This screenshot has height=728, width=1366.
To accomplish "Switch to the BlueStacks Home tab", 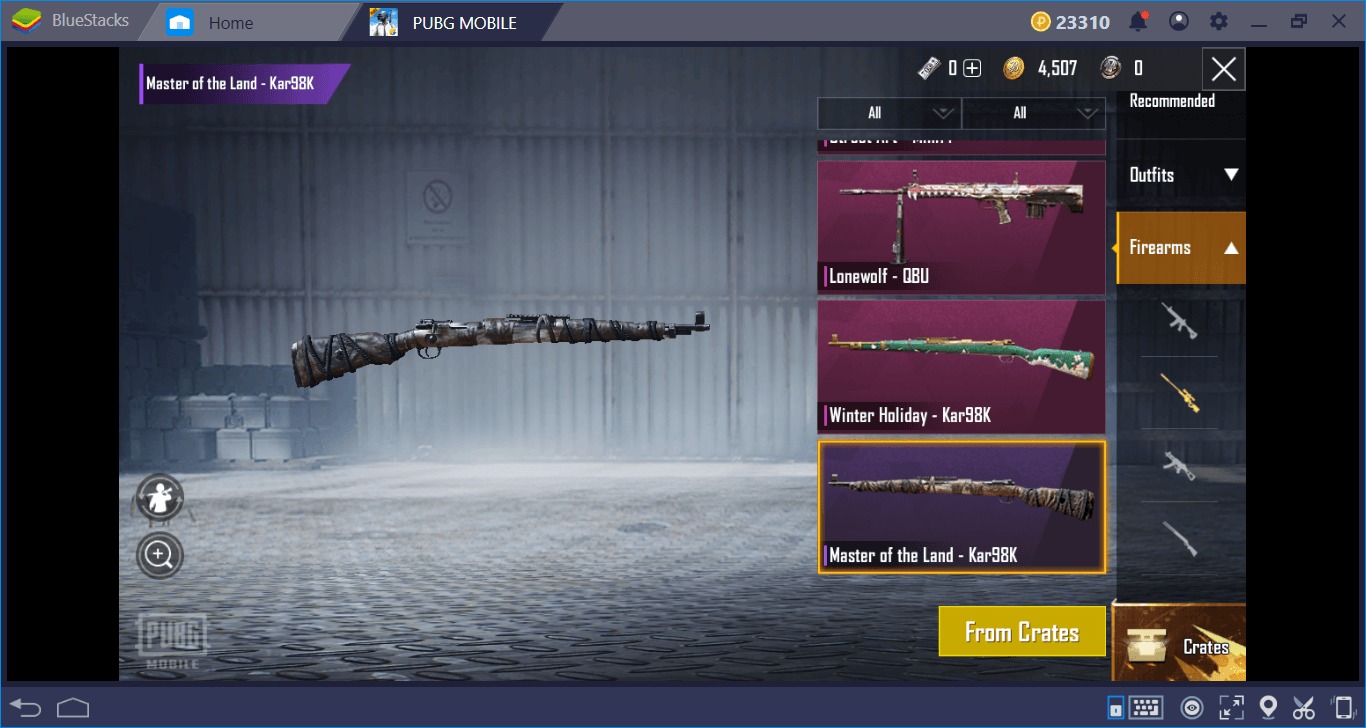I will pos(232,20).
